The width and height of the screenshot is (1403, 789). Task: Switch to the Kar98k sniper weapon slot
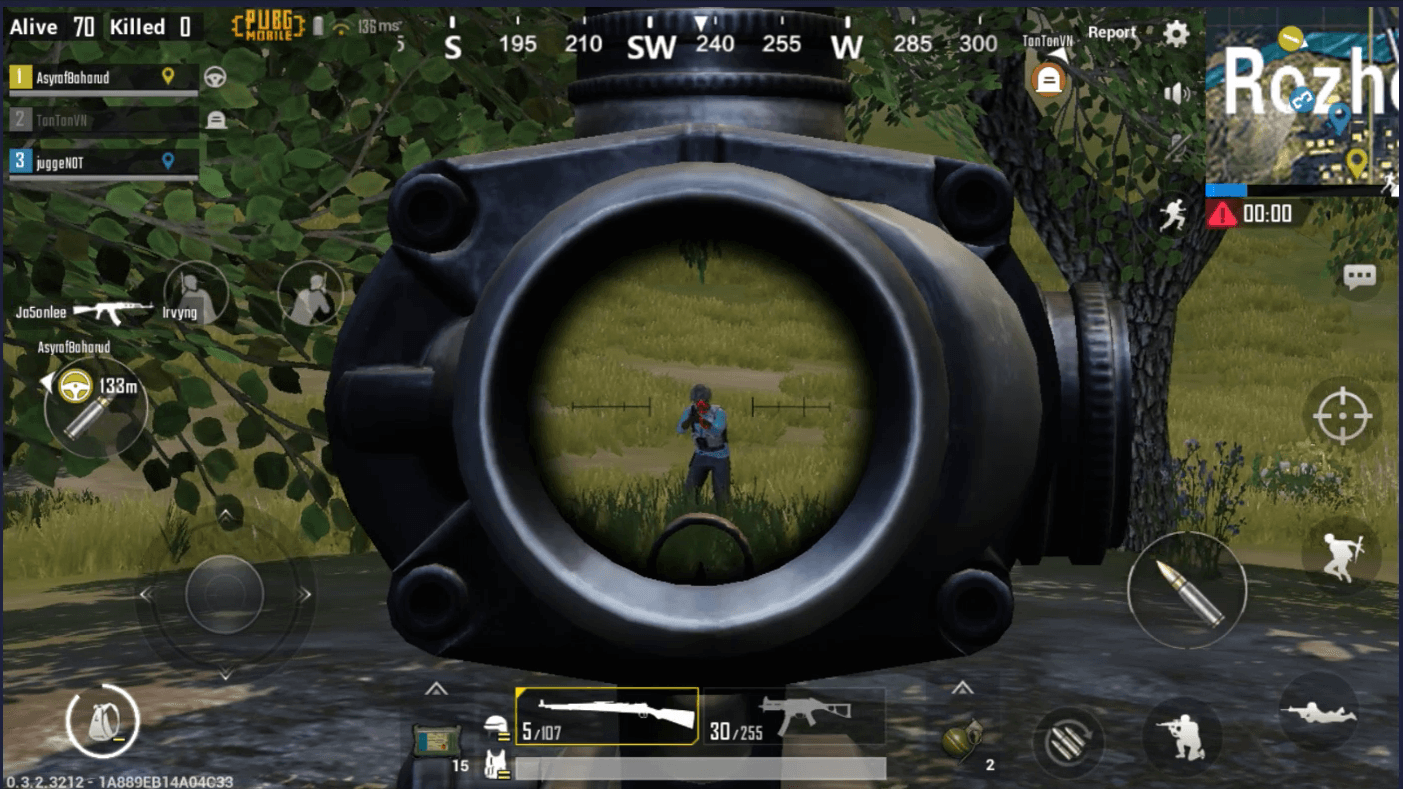pos(605,715)
